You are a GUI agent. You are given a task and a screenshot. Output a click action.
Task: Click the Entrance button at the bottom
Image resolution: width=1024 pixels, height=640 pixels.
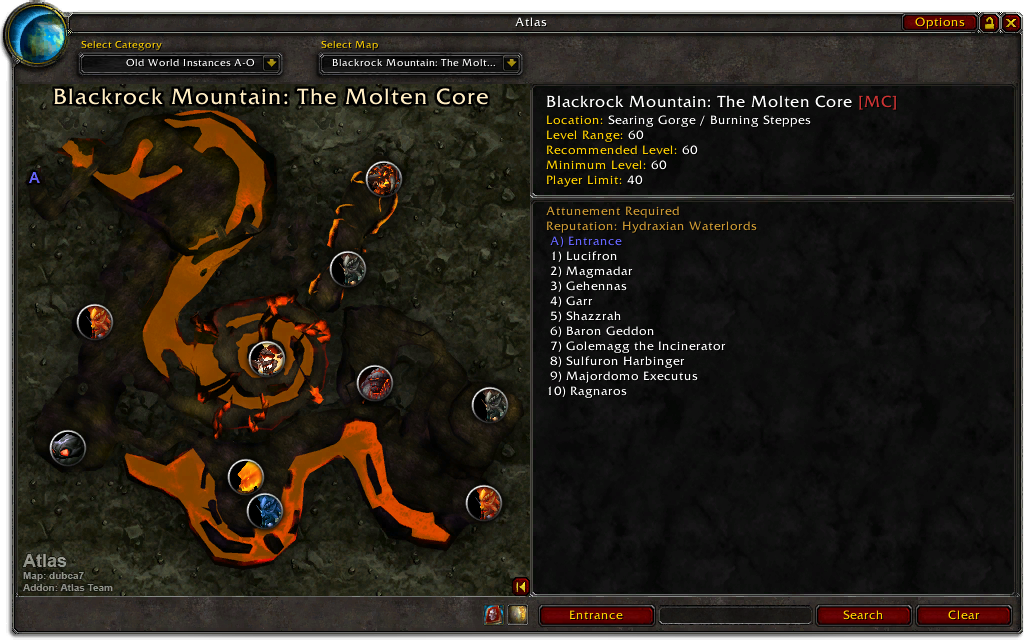point(596,615)
